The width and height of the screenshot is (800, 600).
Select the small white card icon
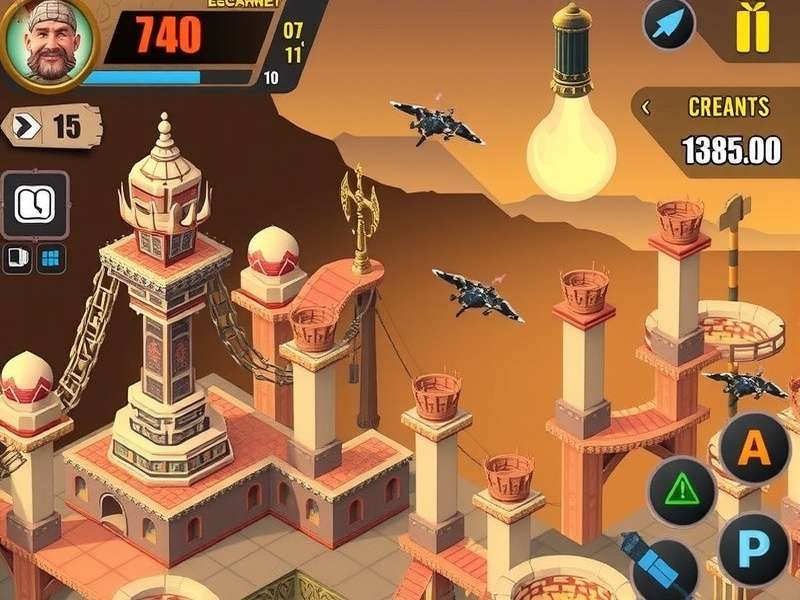pos(18,259)
